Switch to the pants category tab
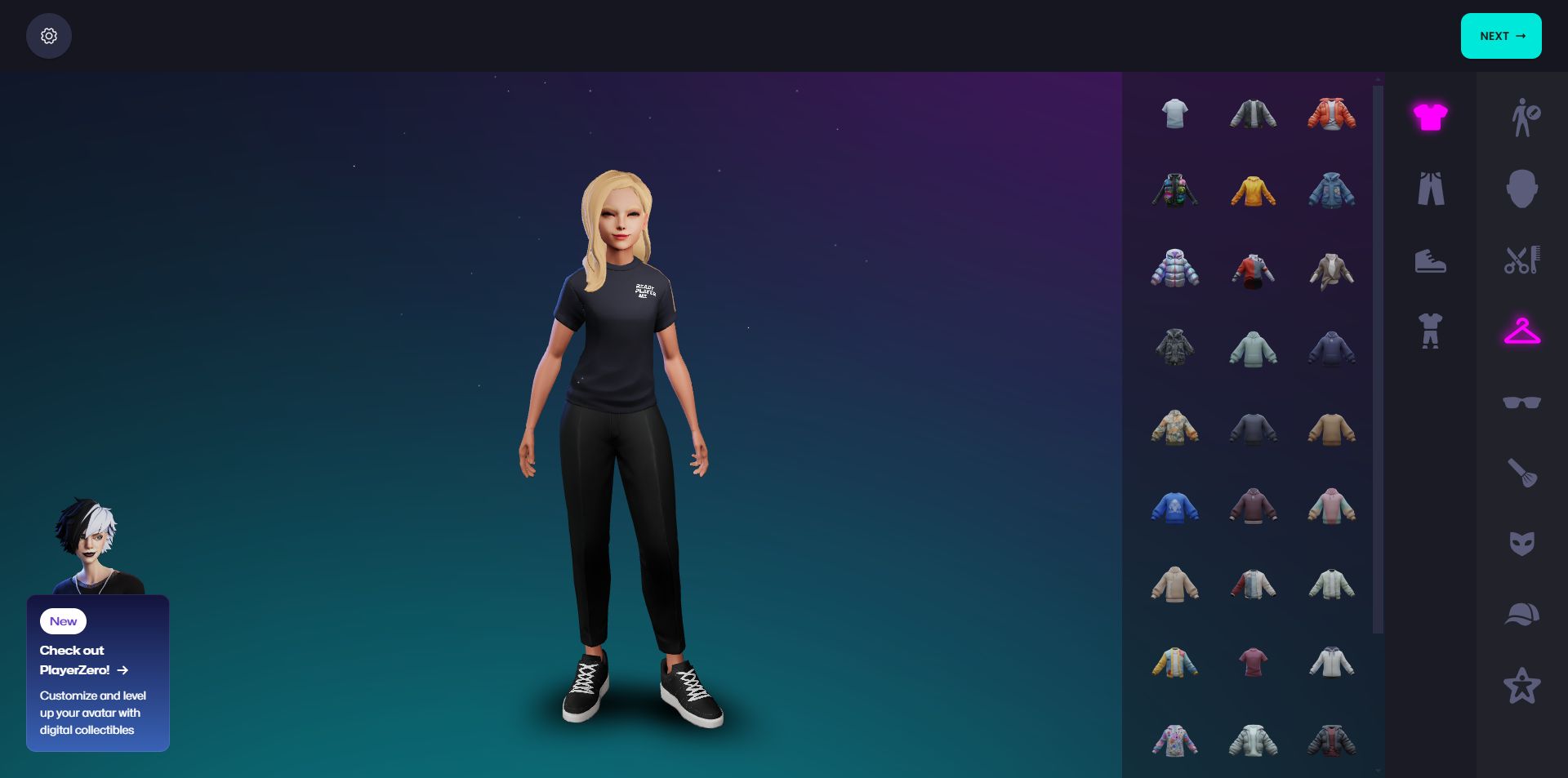Viewport: 1568px width, 778px height. (1430, 189)
